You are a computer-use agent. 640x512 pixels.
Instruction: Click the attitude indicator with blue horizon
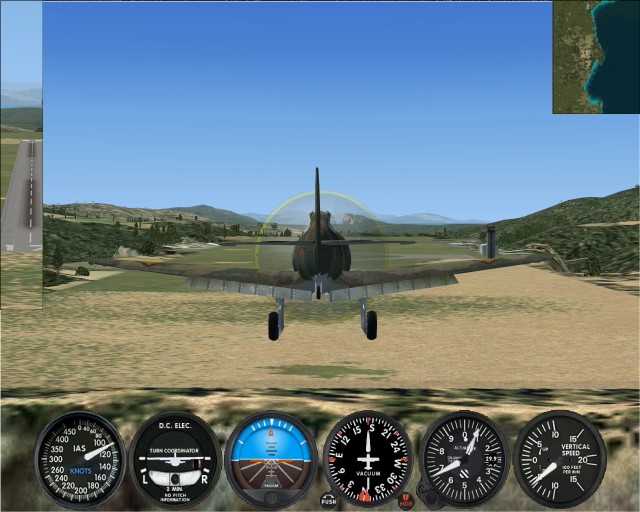tap(270, 459)
